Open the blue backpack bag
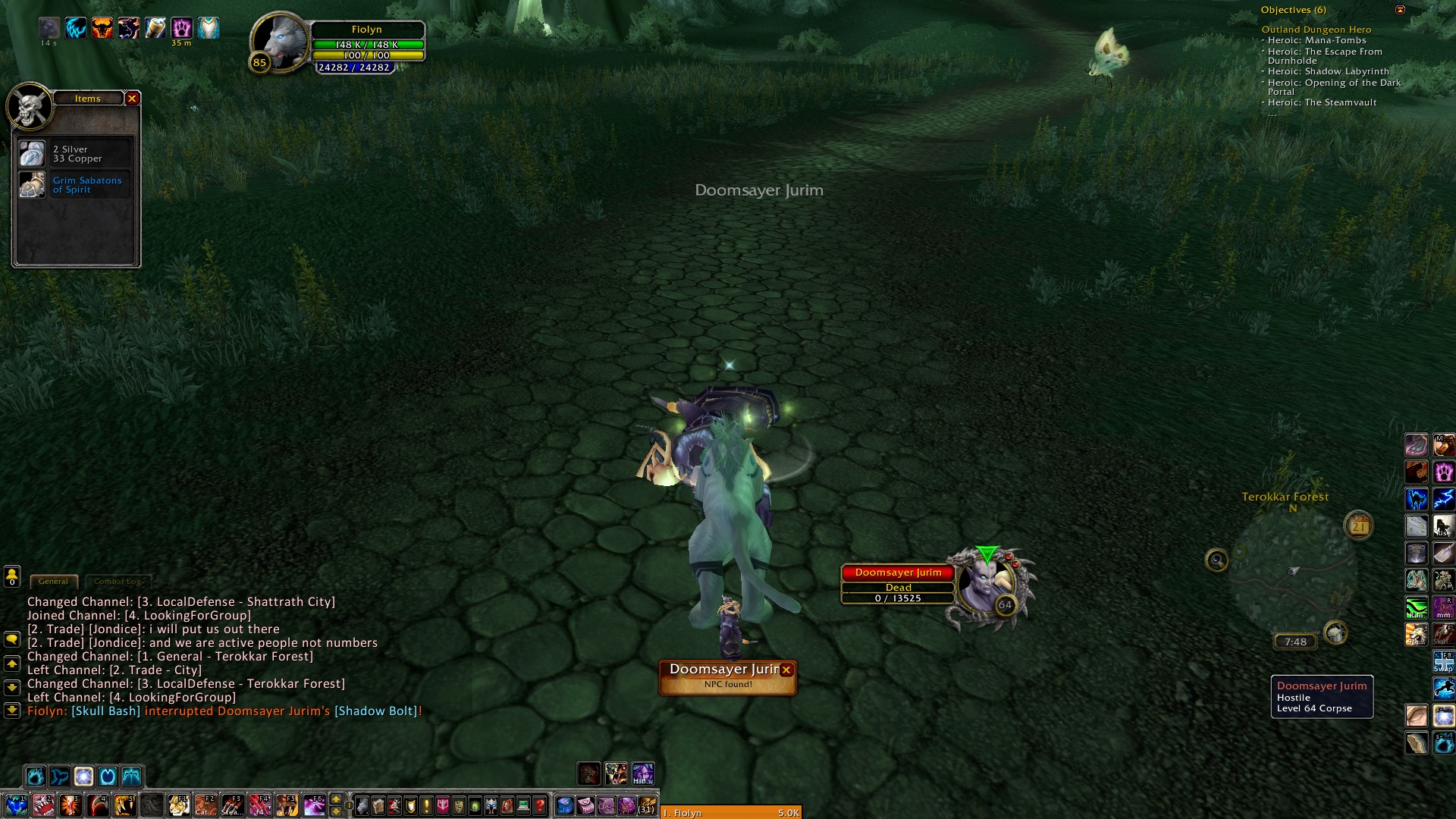Image resolution: width=1456 pixels, height=819 pixels. [x=565, y=805]
